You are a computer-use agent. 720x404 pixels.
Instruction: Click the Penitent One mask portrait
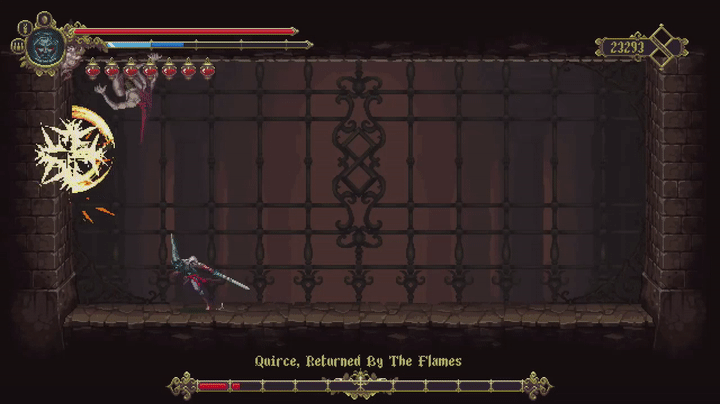click(x=45, y=45)
